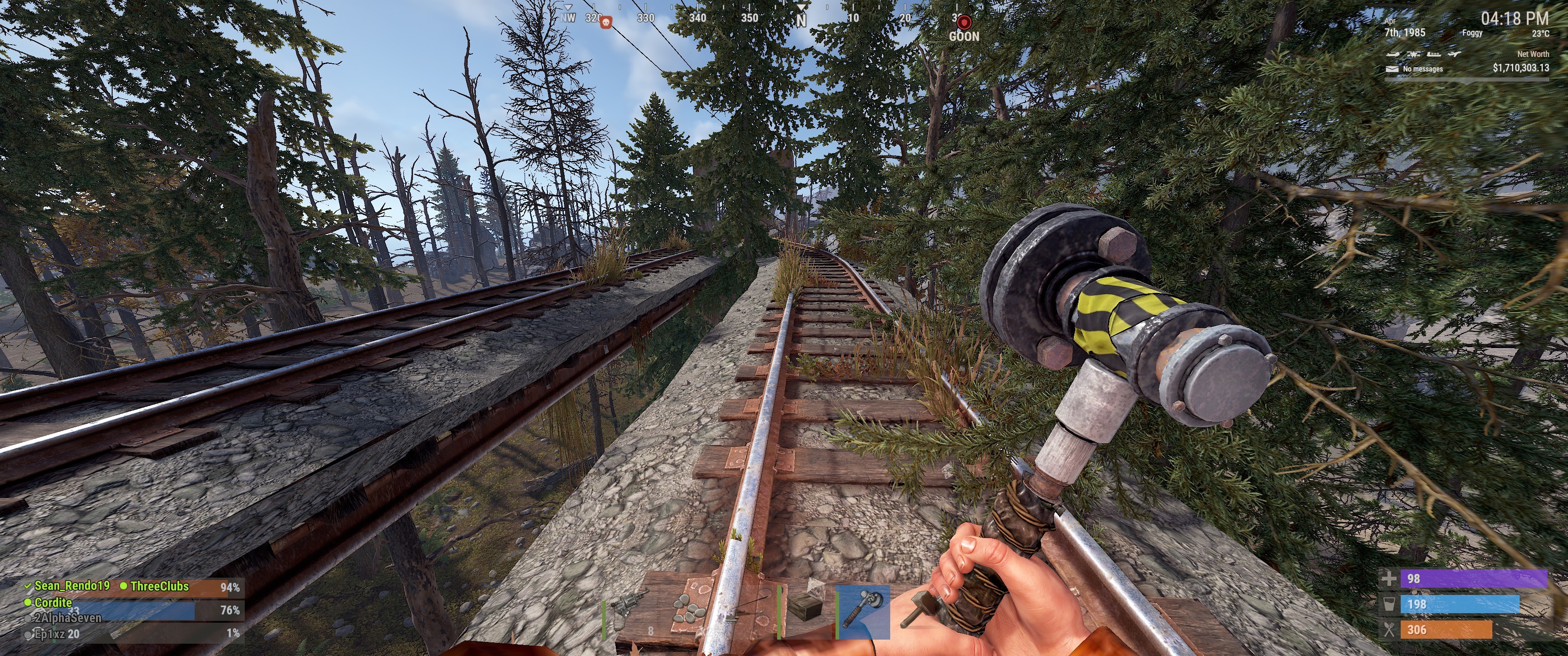This screenshot has height=656, width=1568.
Task: Click the red skull marker on compass
Action: pyautogui.click(x=606, y=23)
